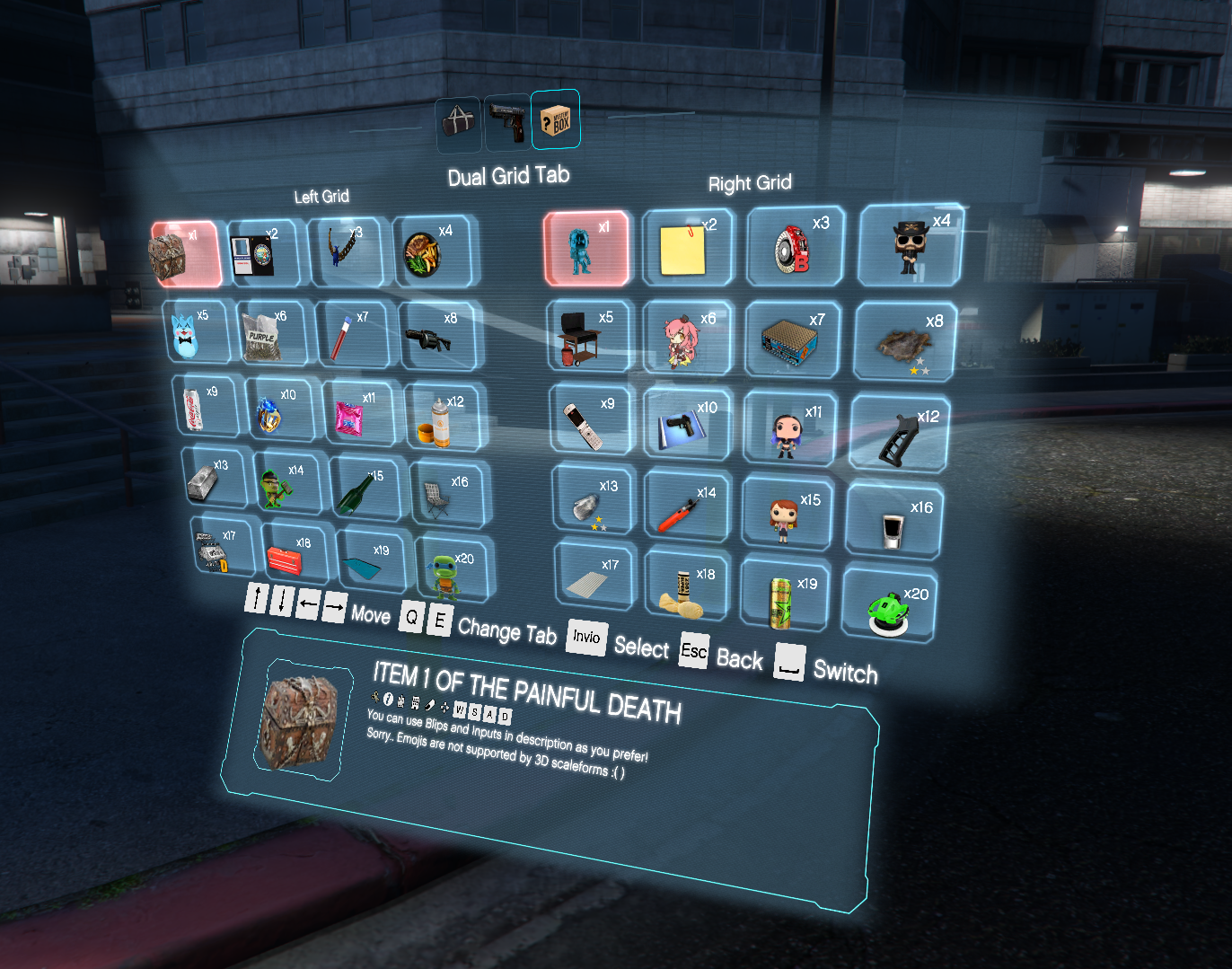This screenshot has width=1232, height=969.
Task: Switch to the duffel bag tab
Action: point(458,122)
